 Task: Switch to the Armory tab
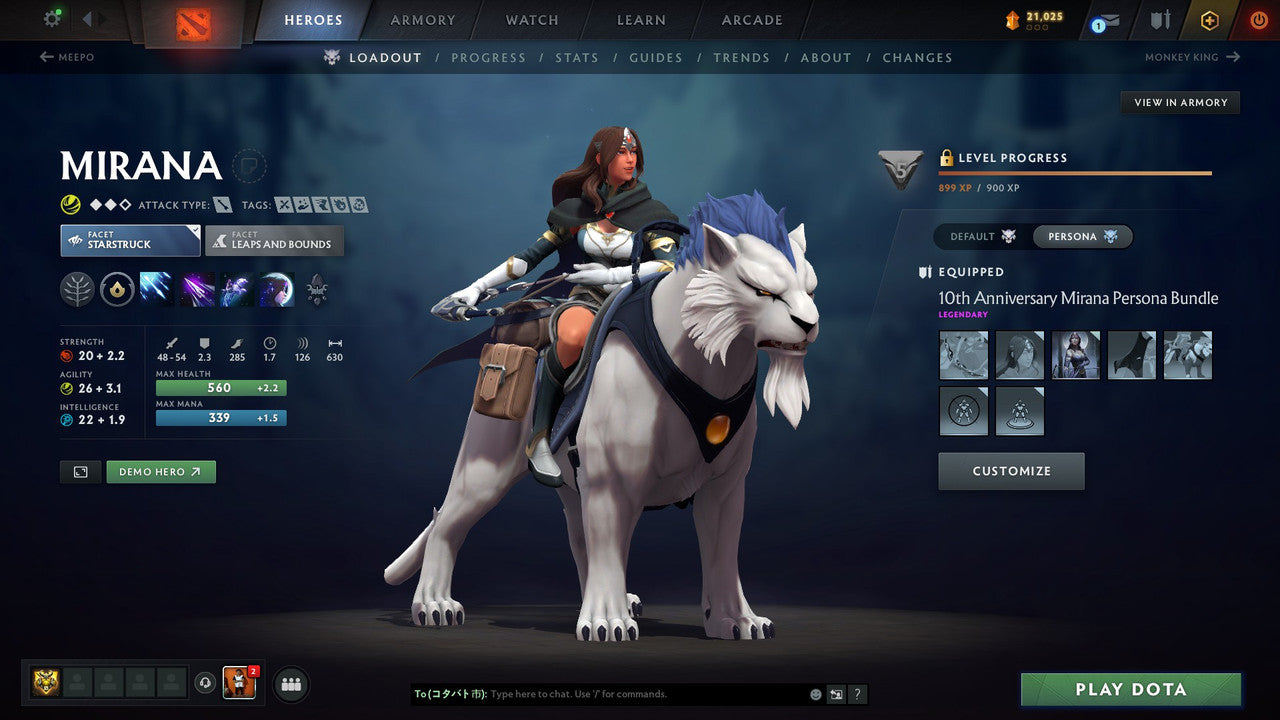click(x=421, y=19)
